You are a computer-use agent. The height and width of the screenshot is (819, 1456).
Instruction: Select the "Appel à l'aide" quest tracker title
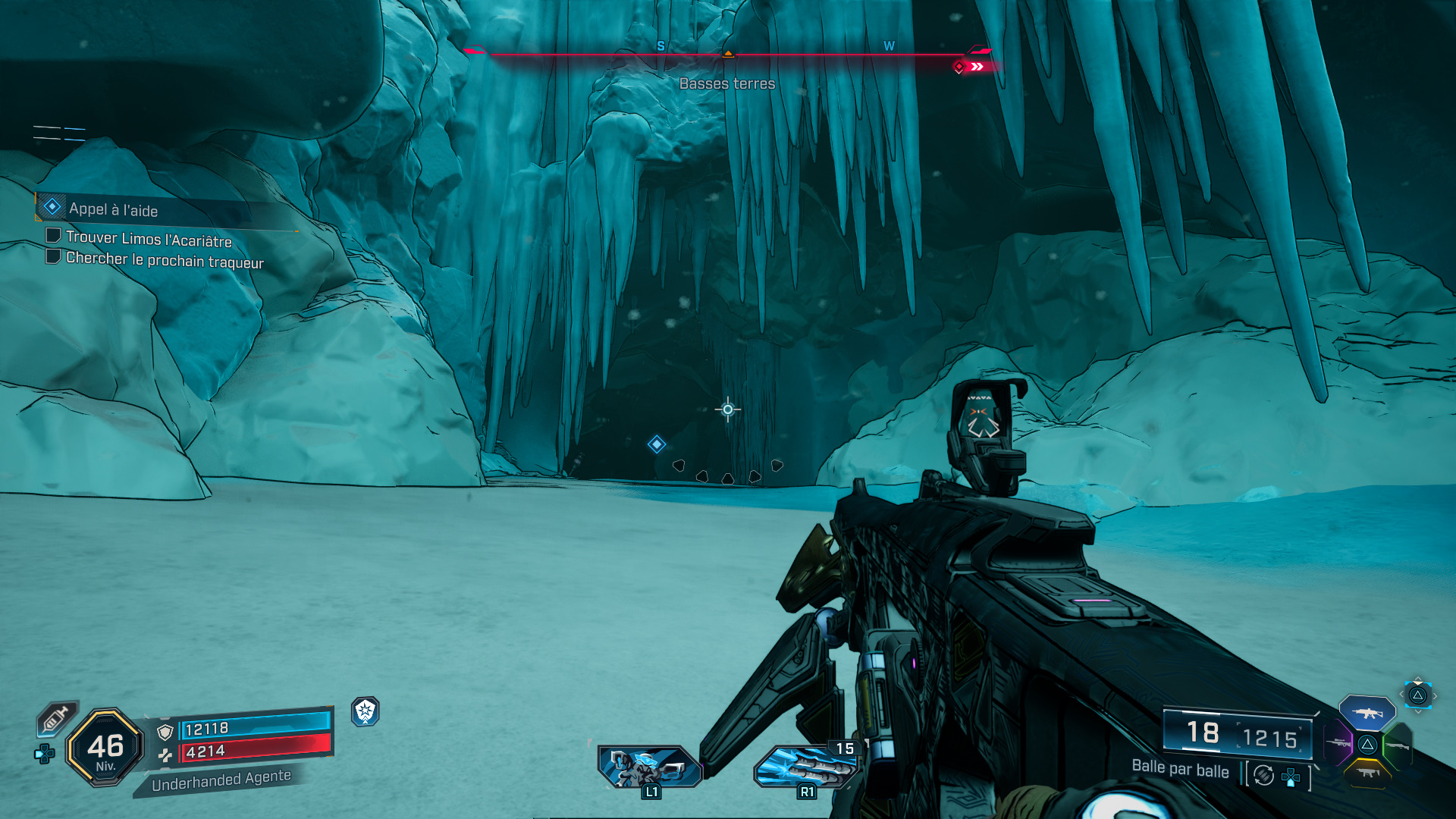tap(114, 209)
